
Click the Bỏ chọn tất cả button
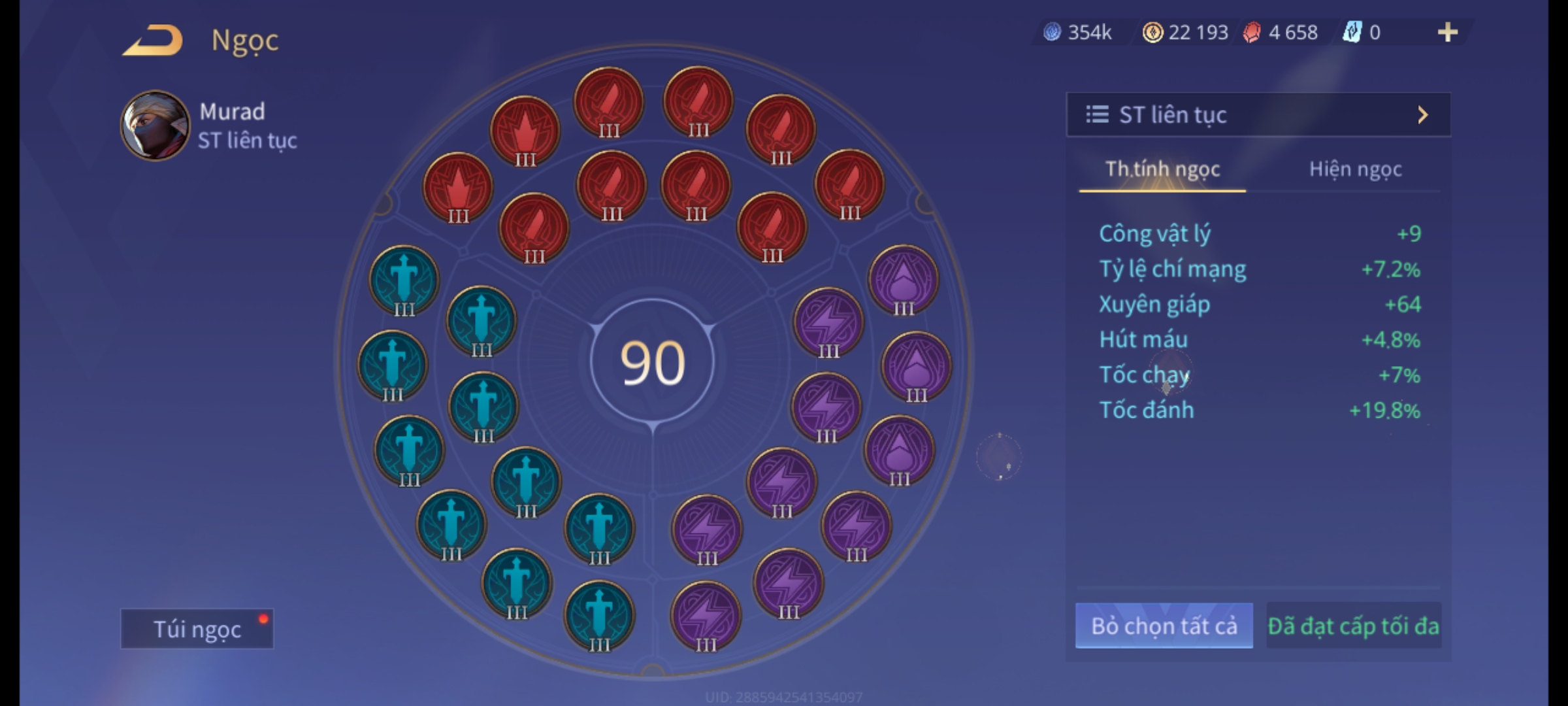click(1164, 626)
